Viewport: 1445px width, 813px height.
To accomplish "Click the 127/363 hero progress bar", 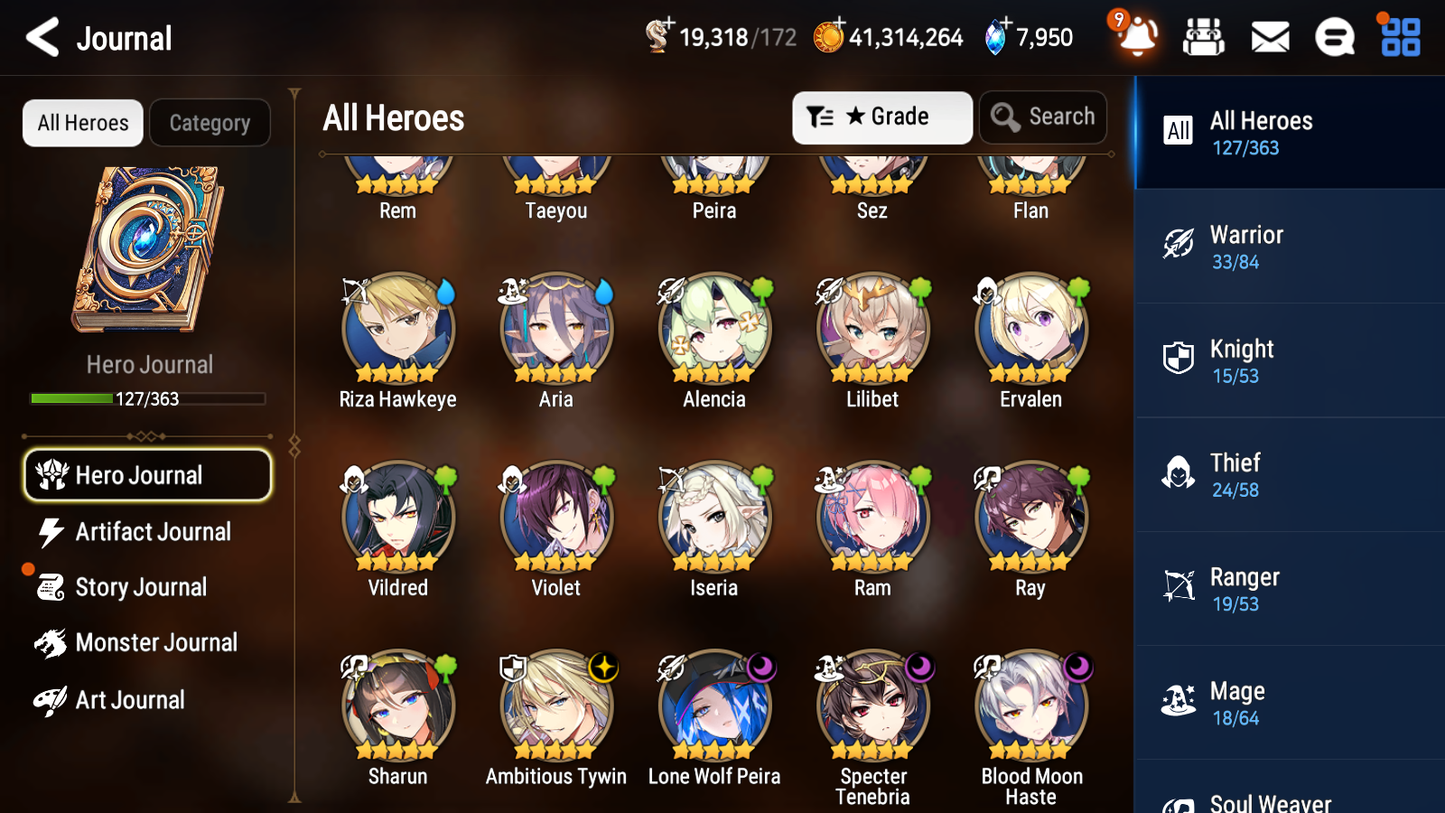I will [148, 397].
